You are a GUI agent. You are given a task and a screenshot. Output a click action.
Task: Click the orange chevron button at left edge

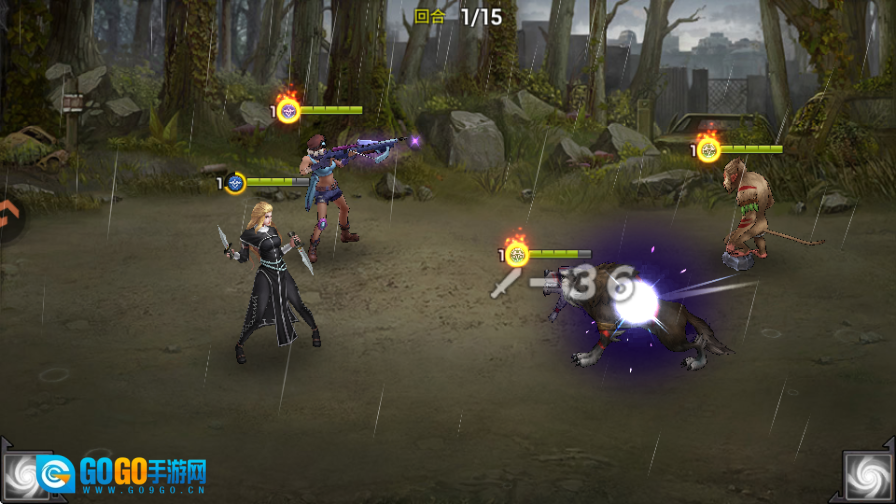pos(6,212)
